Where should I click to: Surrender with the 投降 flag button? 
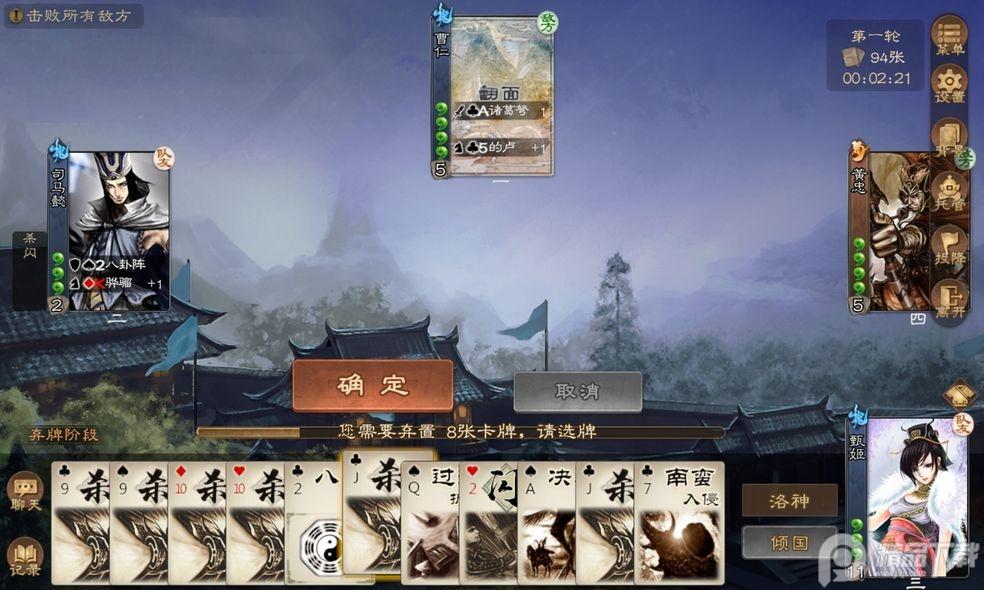tap(949, 243)
